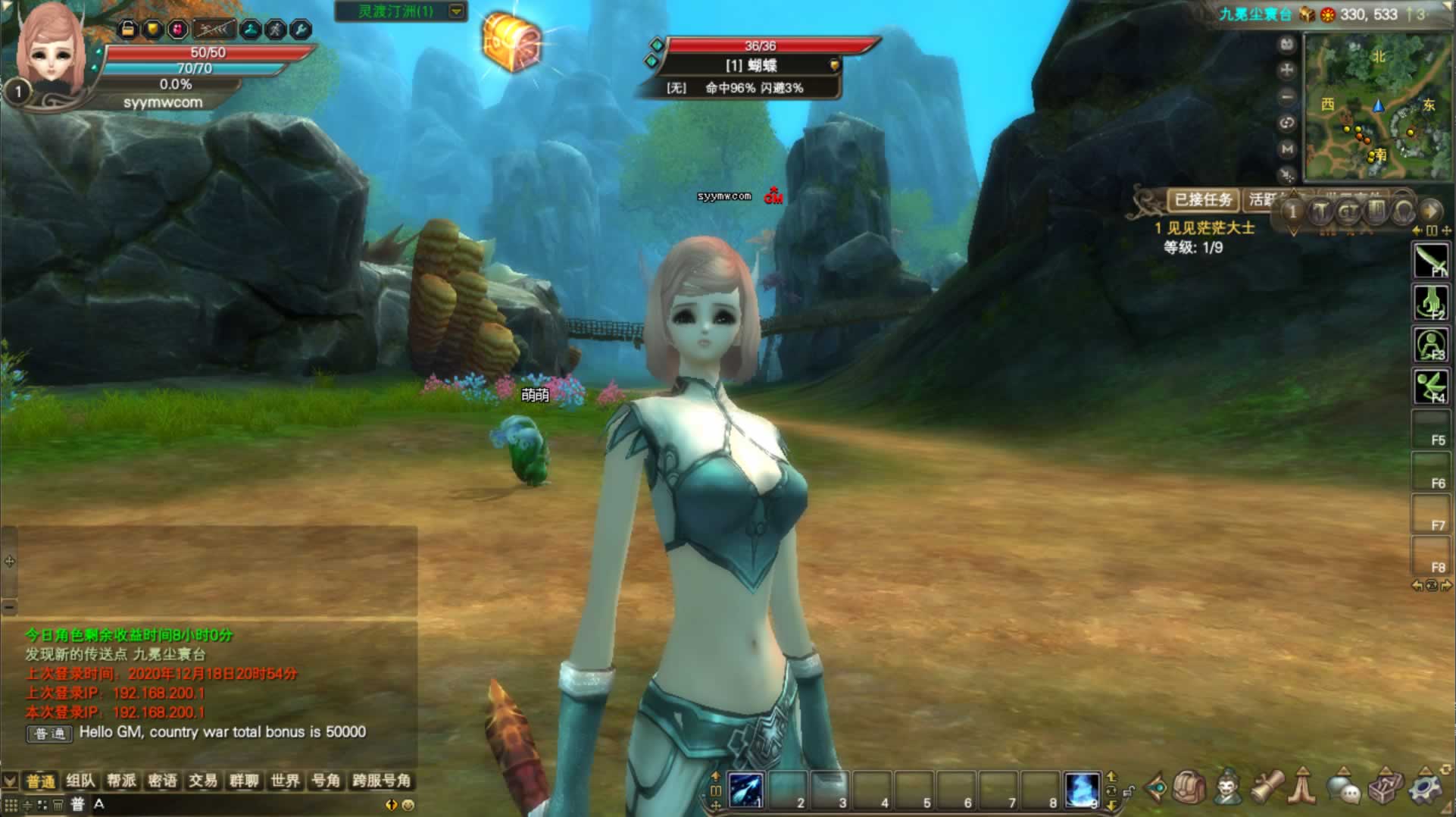Open the backpack inventory
The width and height of the screenshot is (1456, 817).
[1189, 788]
